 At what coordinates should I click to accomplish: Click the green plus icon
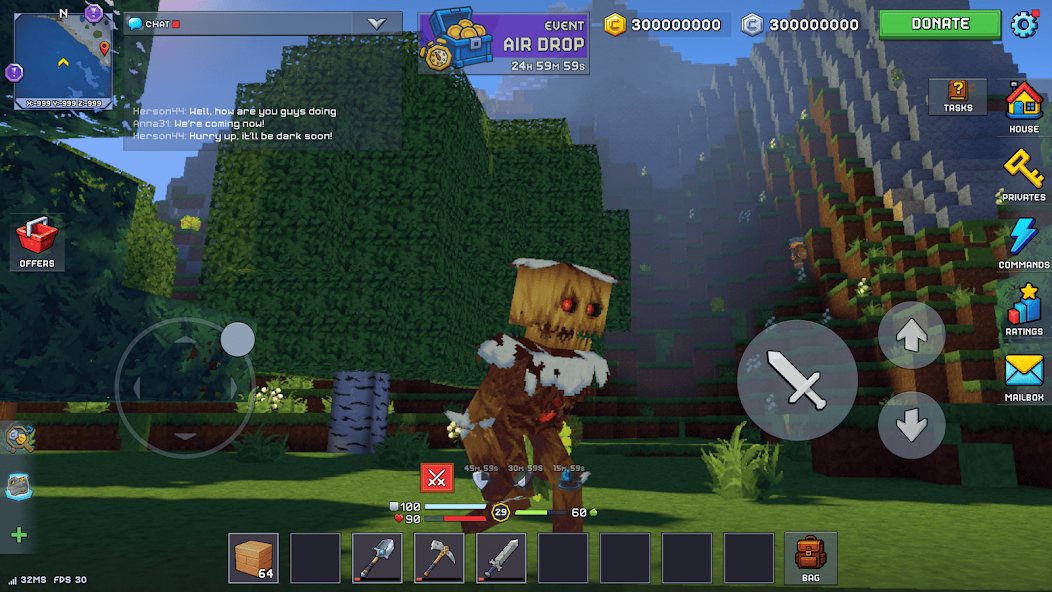coord(19,535)
